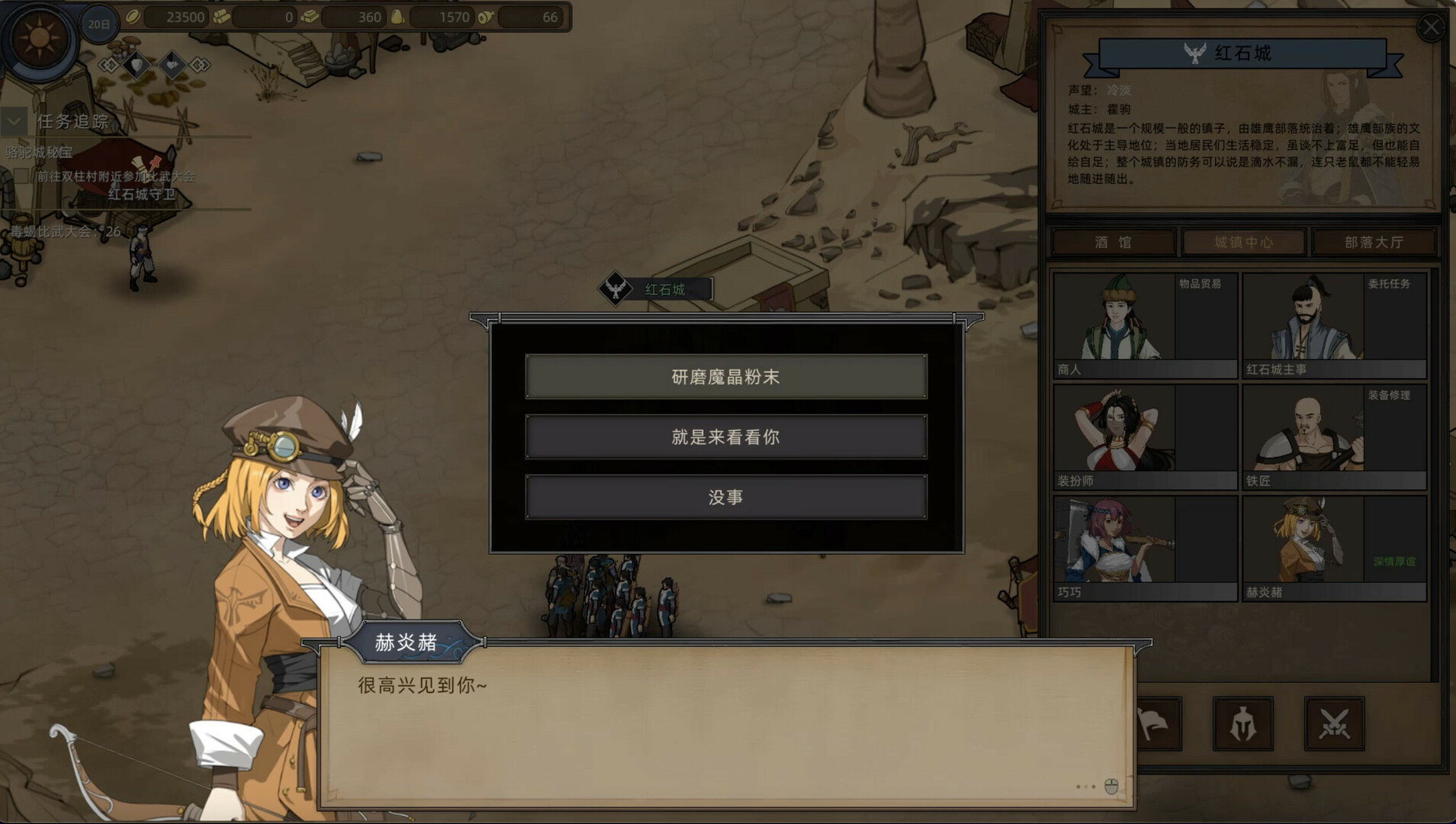Select the 就是来看看你 reply
This screenshot has height=824, width=1456.
(x=725, y=436)
